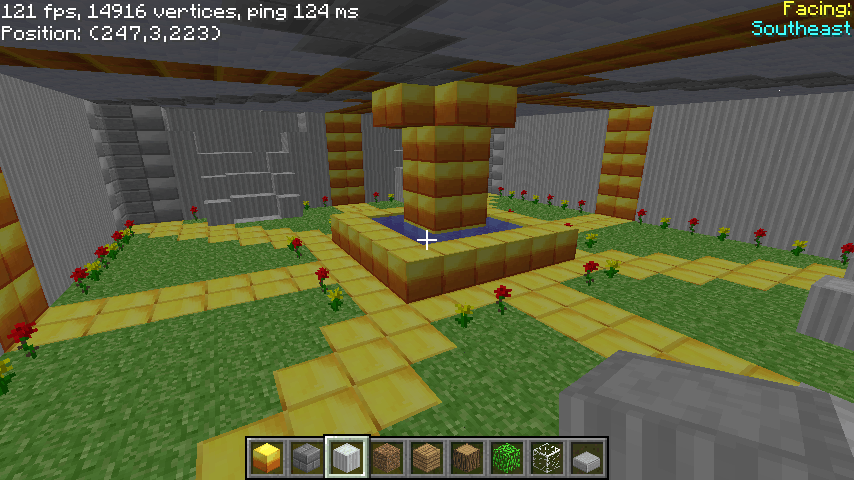Screen dimensions: 854x480
Task: Choose the tree log block slot
Action: [467, 458]
